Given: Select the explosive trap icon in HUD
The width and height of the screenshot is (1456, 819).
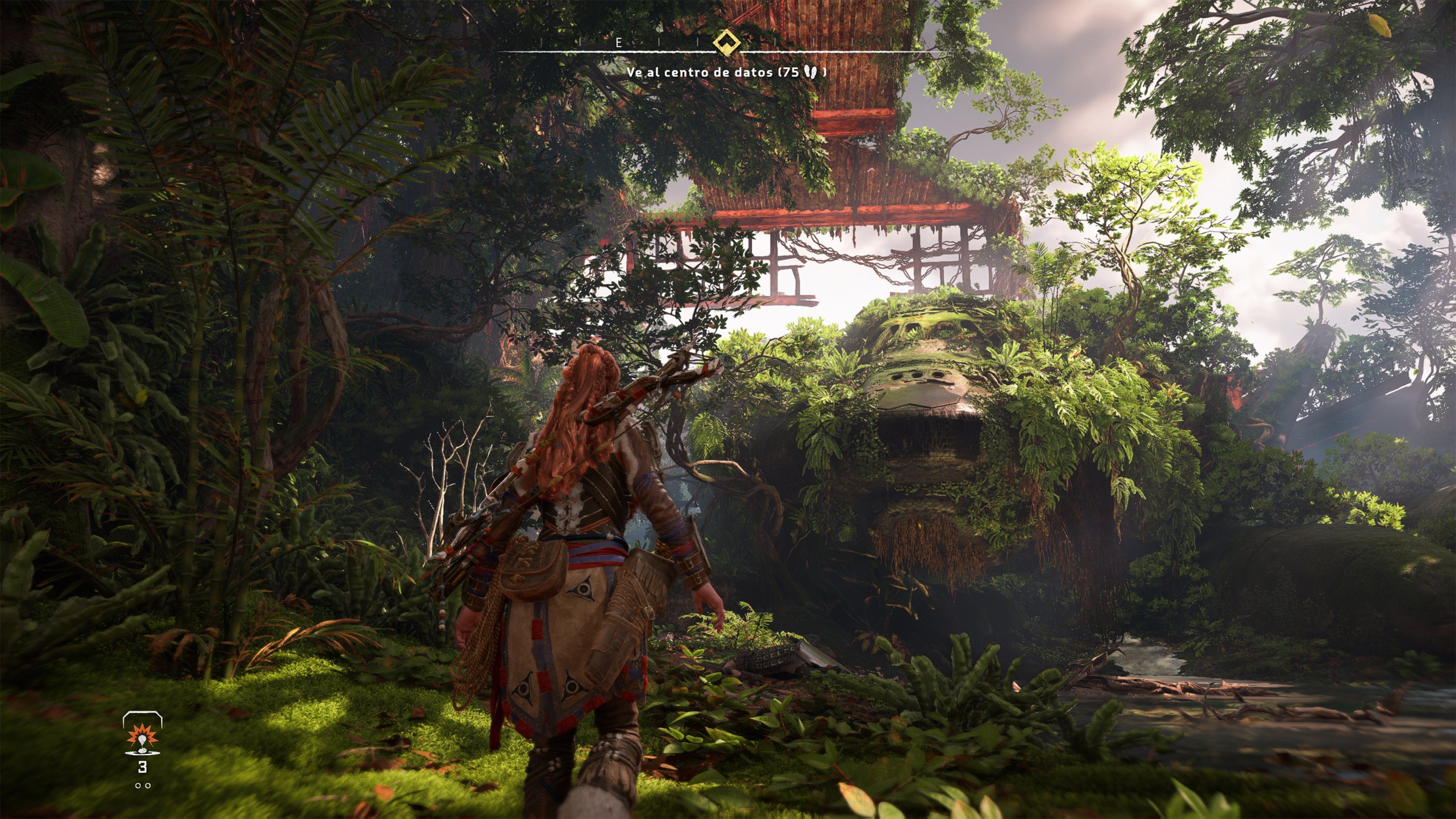Looking at the screenshot, I should (143, 740).
